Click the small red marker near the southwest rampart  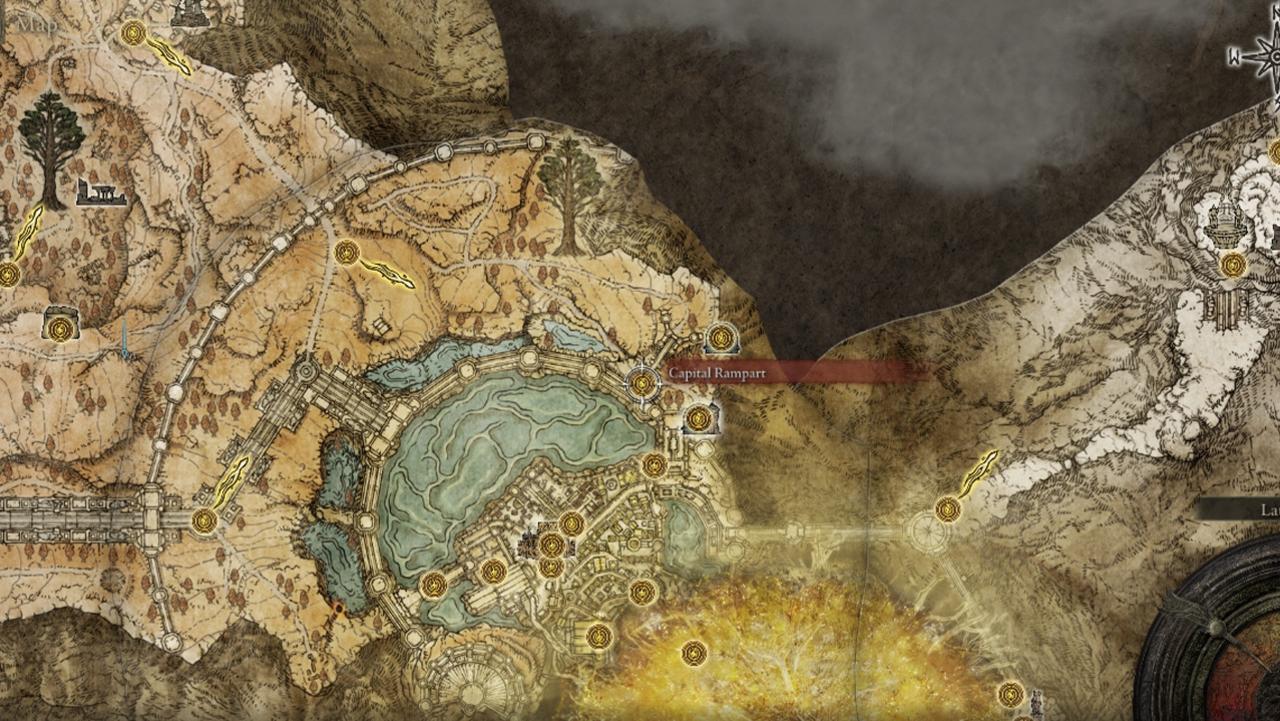338,608
